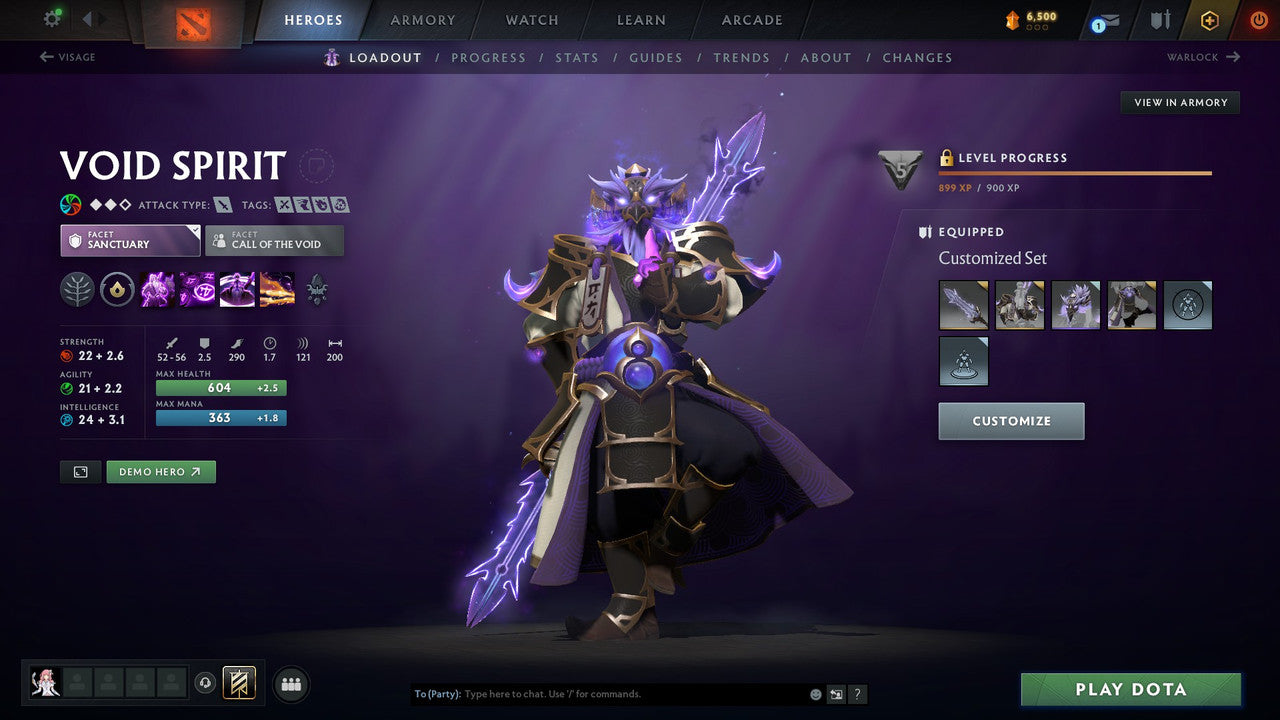
Task: Click the orange power/exit icon
Action: [x=1257, y=19]
